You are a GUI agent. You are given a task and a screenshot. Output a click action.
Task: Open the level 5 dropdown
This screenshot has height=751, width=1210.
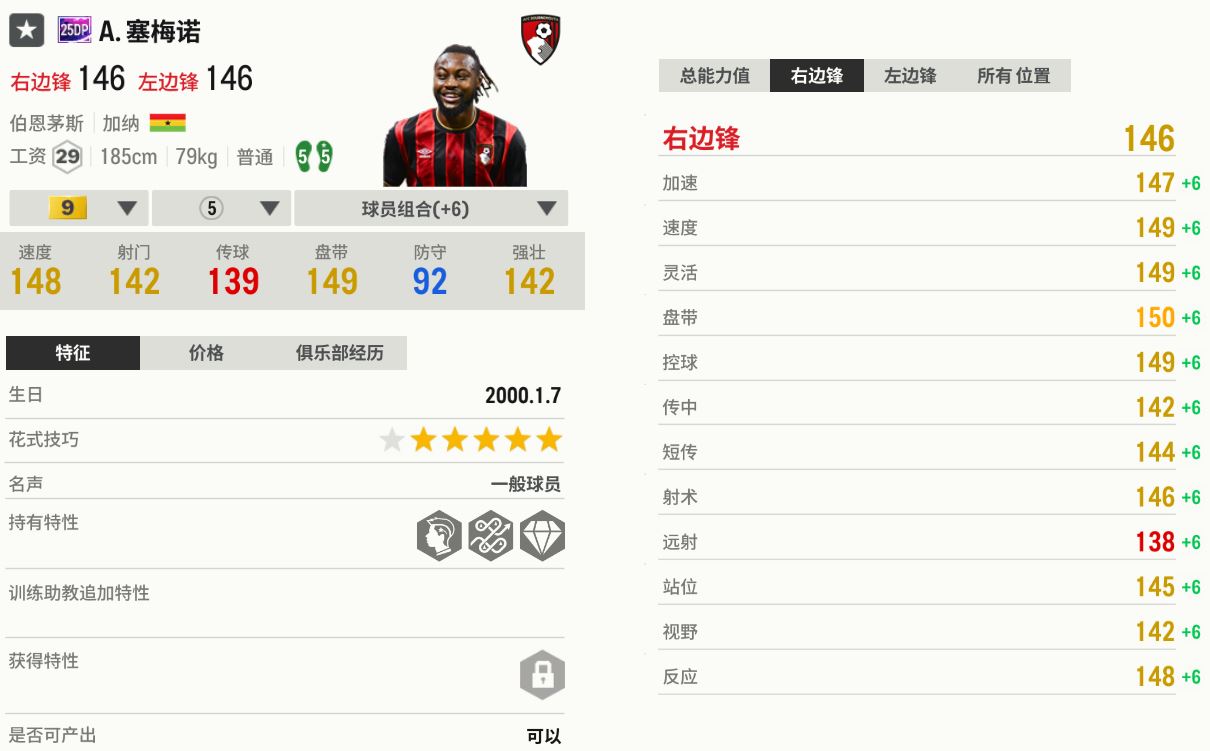point(222,208)
